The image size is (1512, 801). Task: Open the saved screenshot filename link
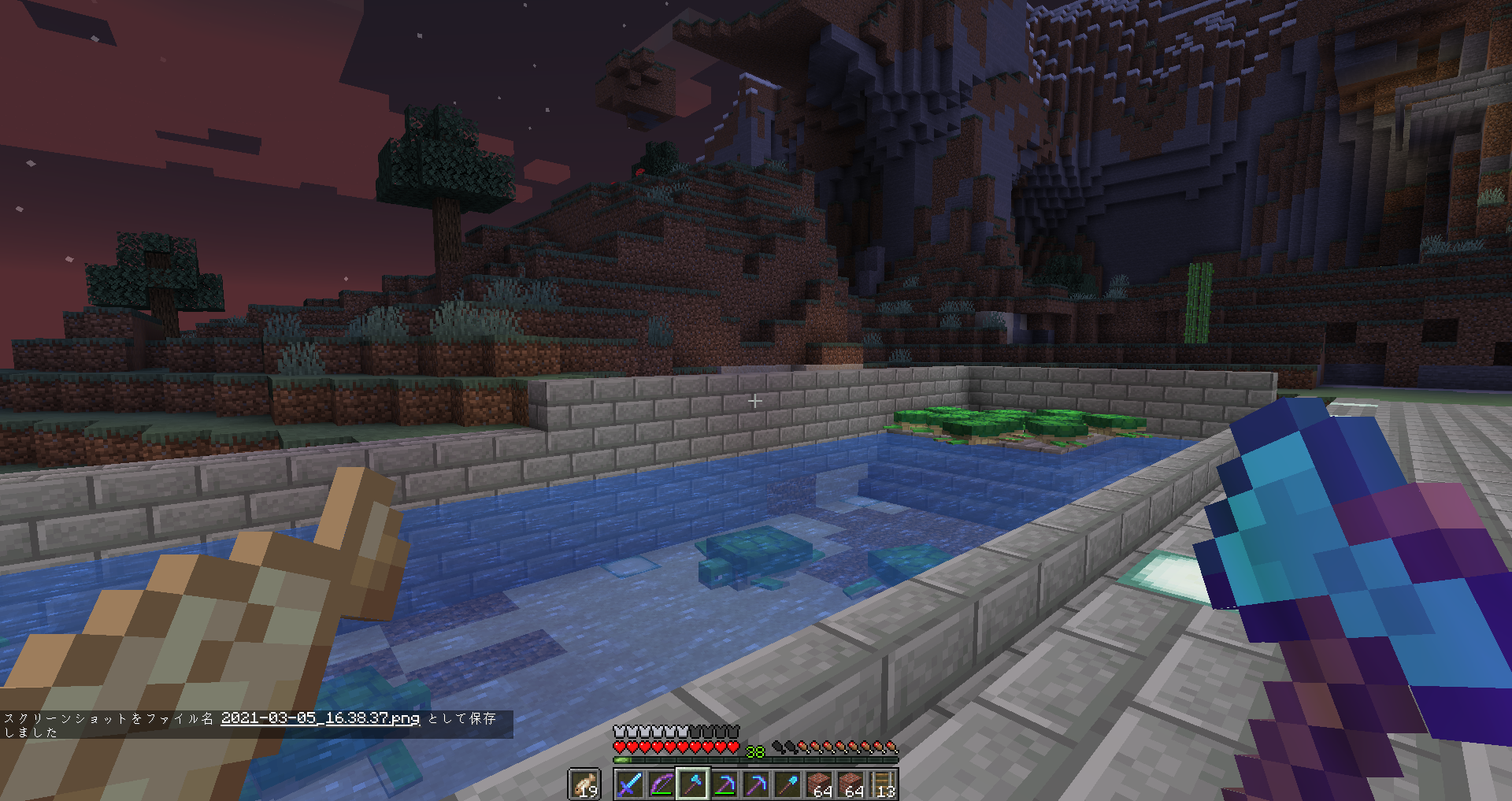pyautogui.click(x=320, y=718)
